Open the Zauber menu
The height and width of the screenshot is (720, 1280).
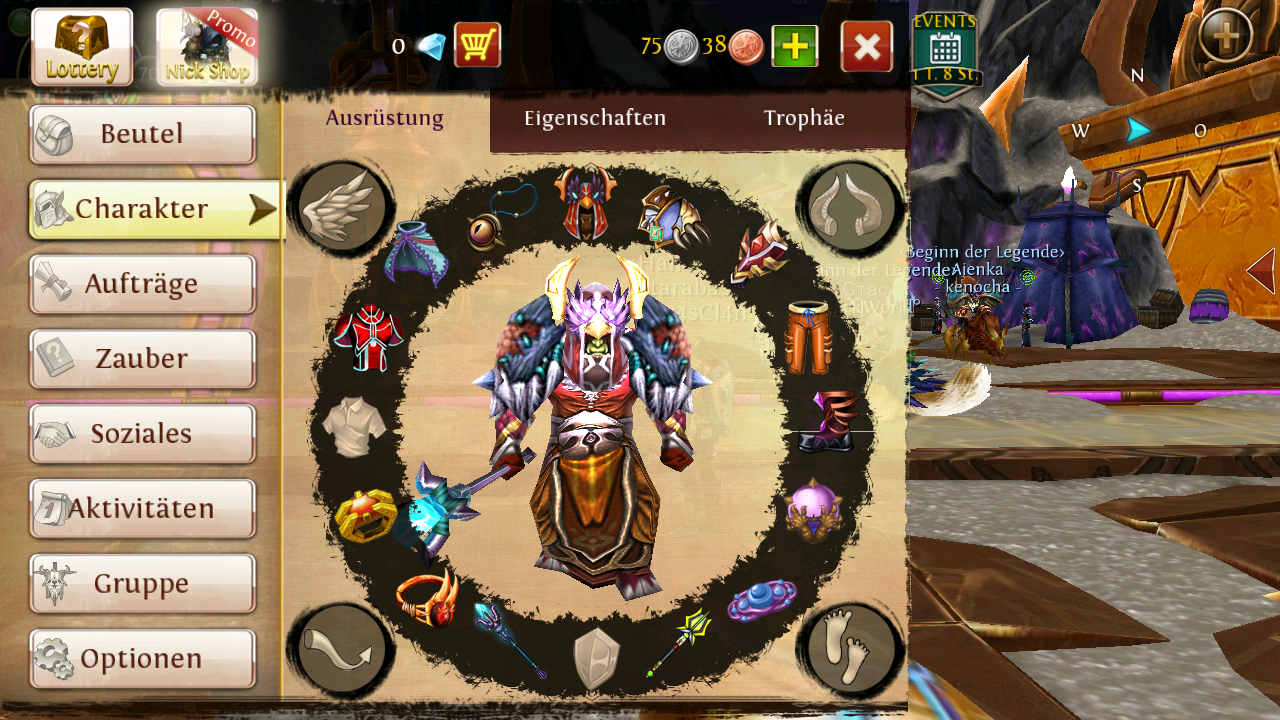142,359
